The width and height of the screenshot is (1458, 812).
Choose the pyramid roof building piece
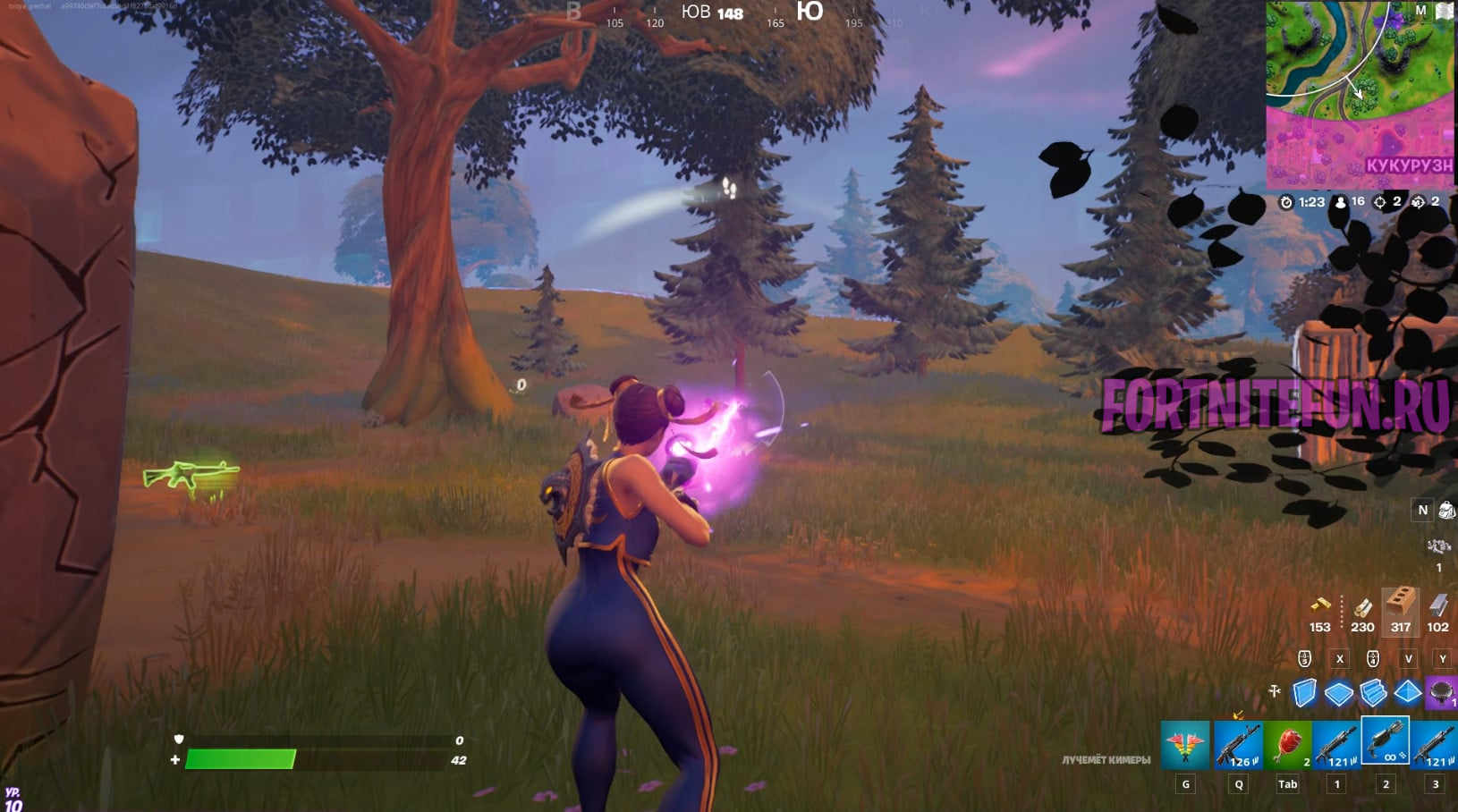[1407, 692]
